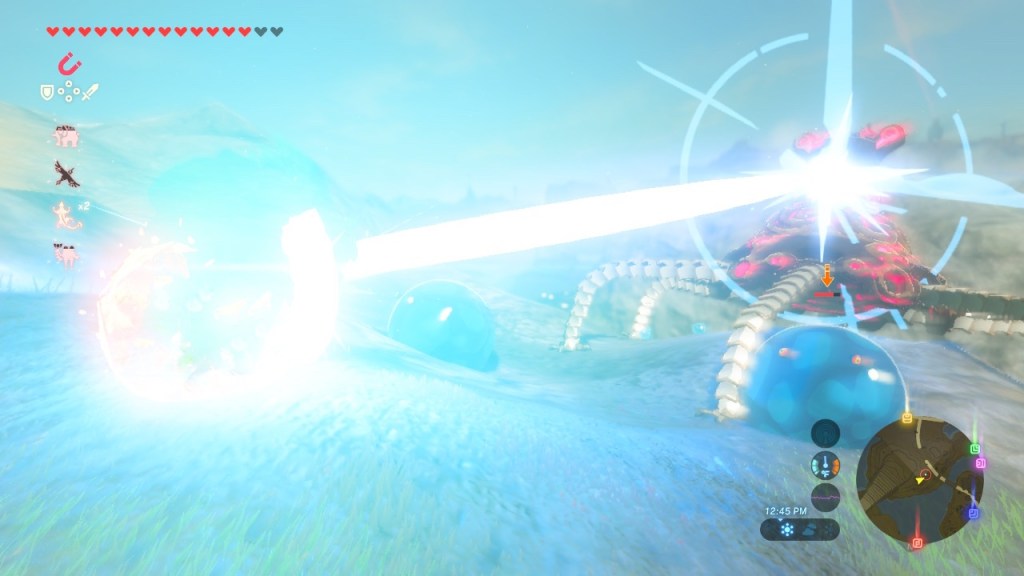The image size is (1024, 576).
Task: Select the elephant champion ability icon
Action: [x=67, y=137]
